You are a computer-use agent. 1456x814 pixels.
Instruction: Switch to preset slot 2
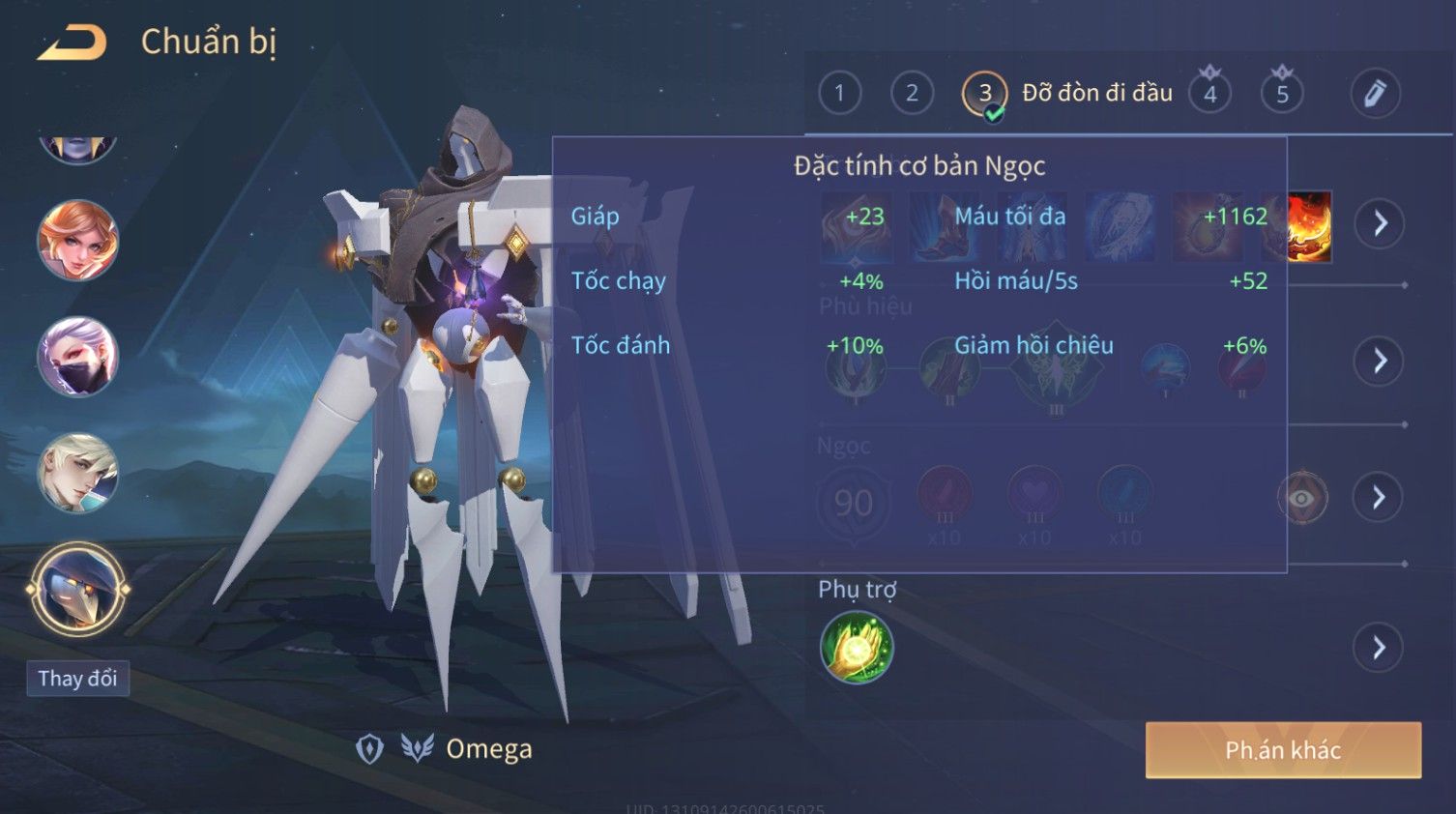point(911,93)
